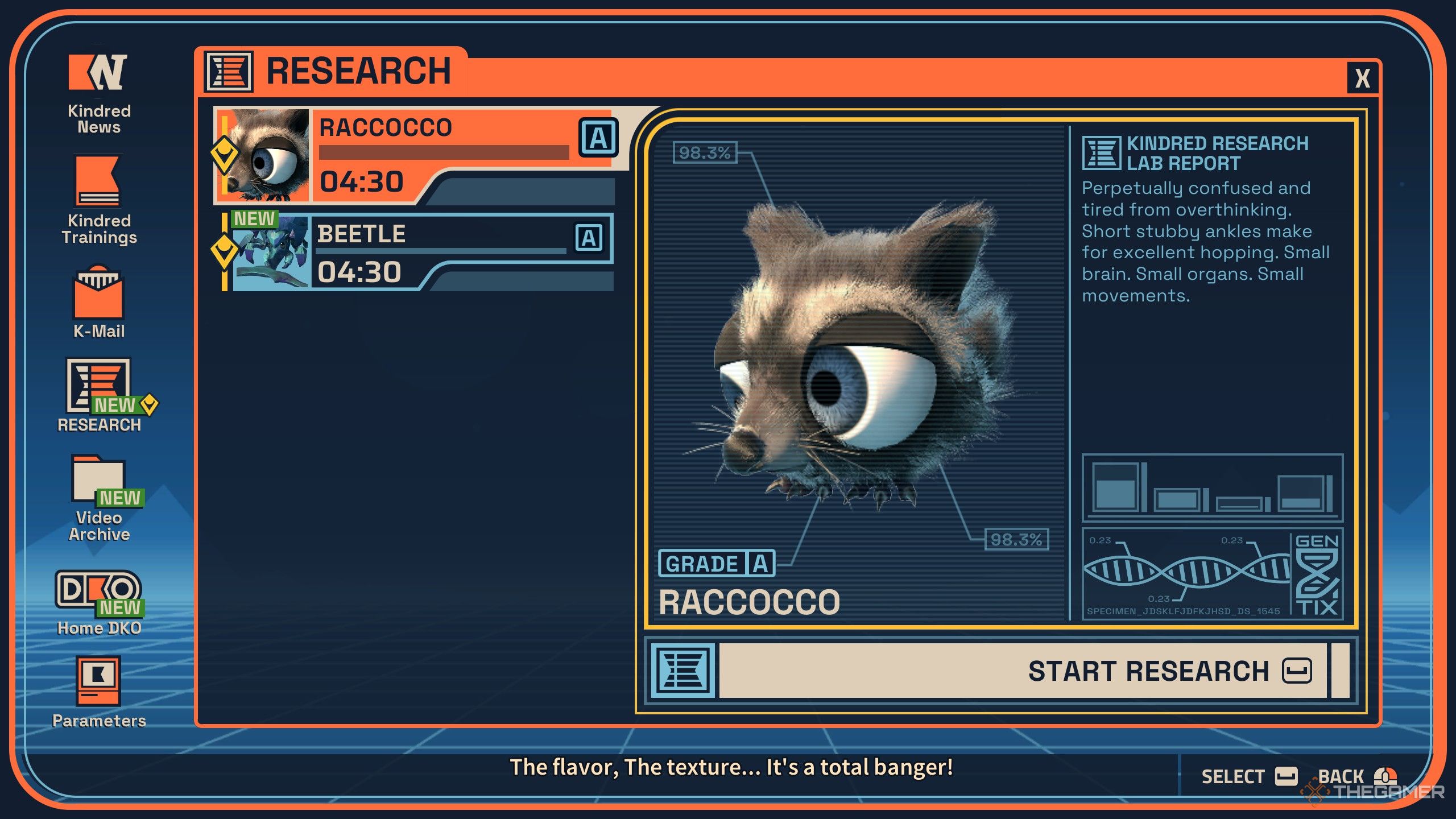This screenshot has width=1456, height=819.
Task: Click the Start Research button
Action: pyautogui.click(x=1024, y=671)
